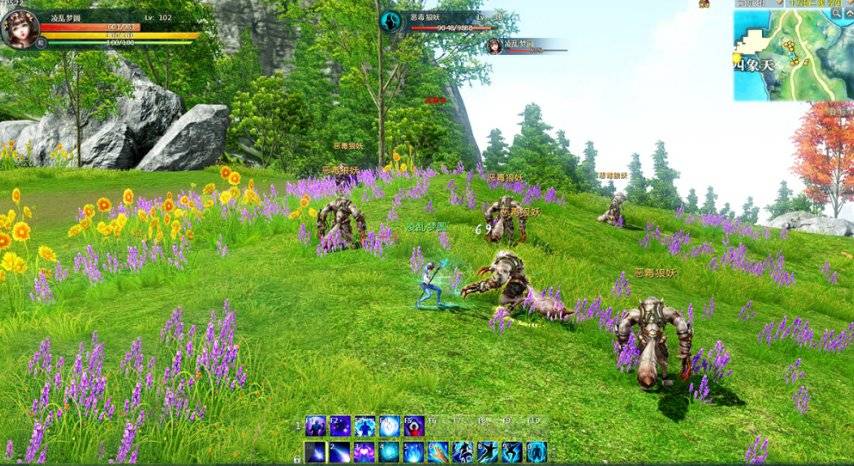Screen dimensions: 854x466
Task: Activate the F1 purple figure skill
Action: point(316,426)
